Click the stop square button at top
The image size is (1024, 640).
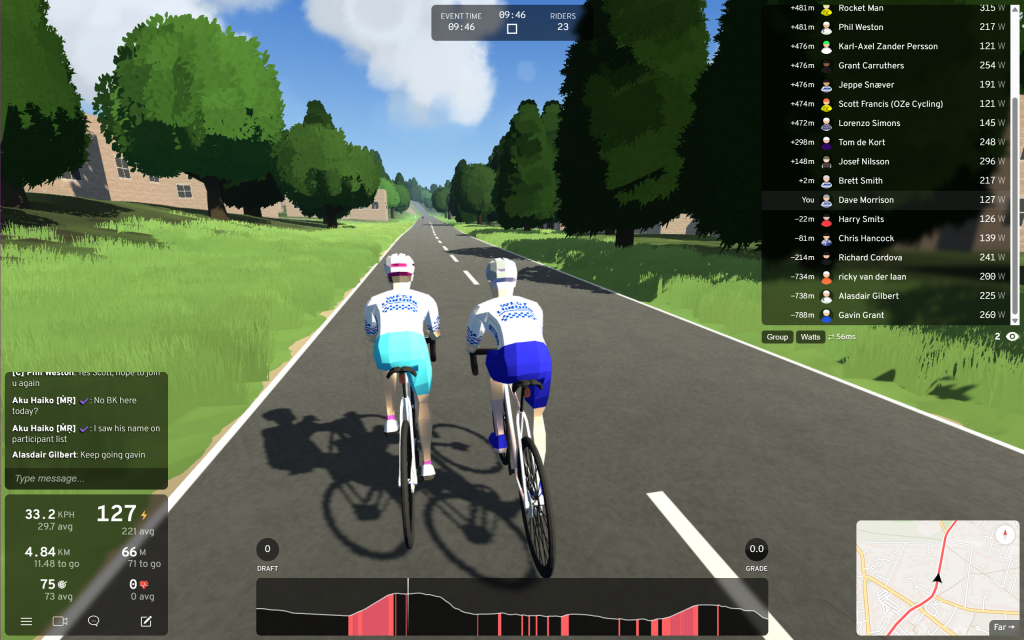tap(512, 29)
